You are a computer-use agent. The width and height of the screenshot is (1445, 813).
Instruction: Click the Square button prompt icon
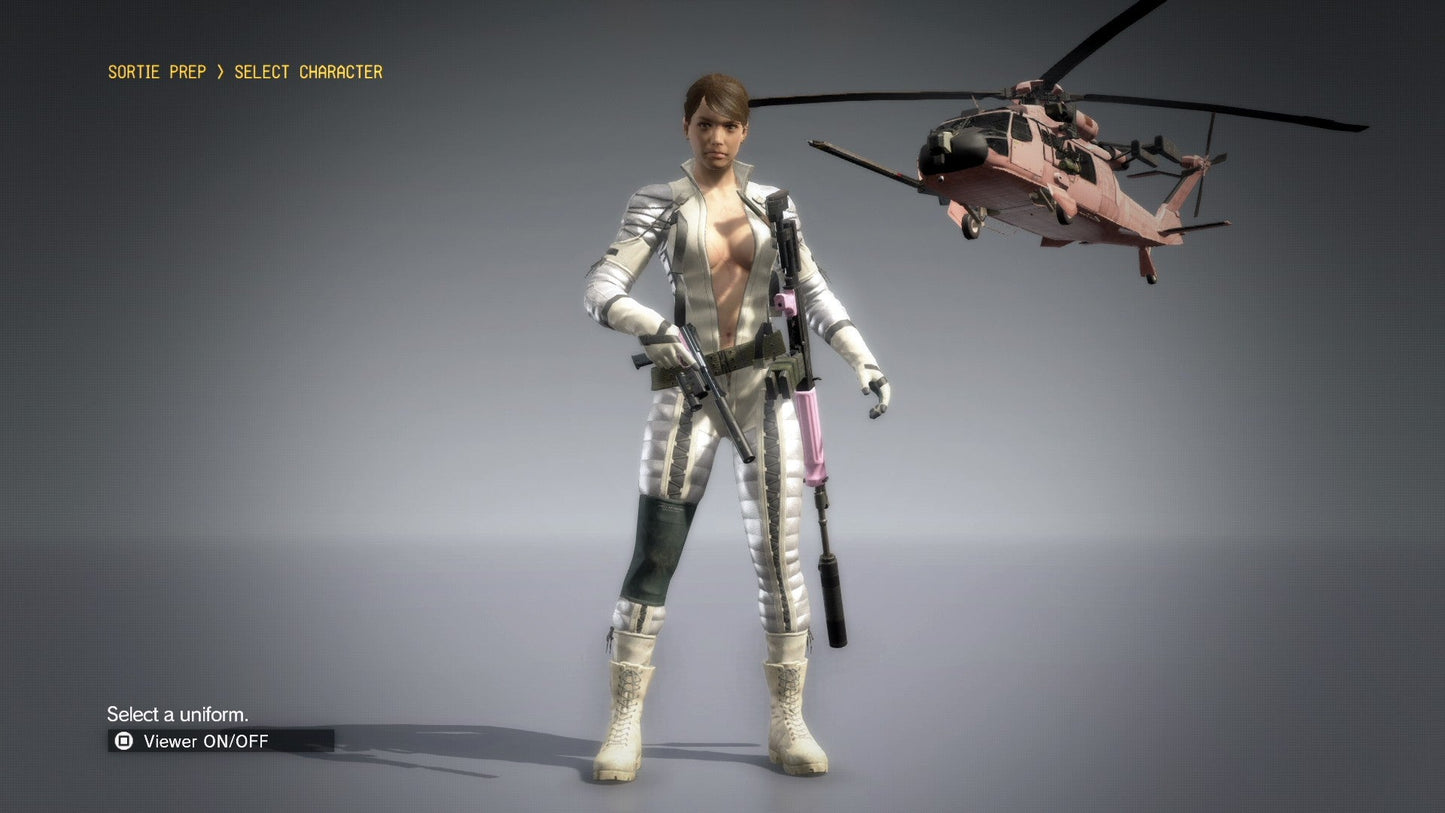pos(124,741)
